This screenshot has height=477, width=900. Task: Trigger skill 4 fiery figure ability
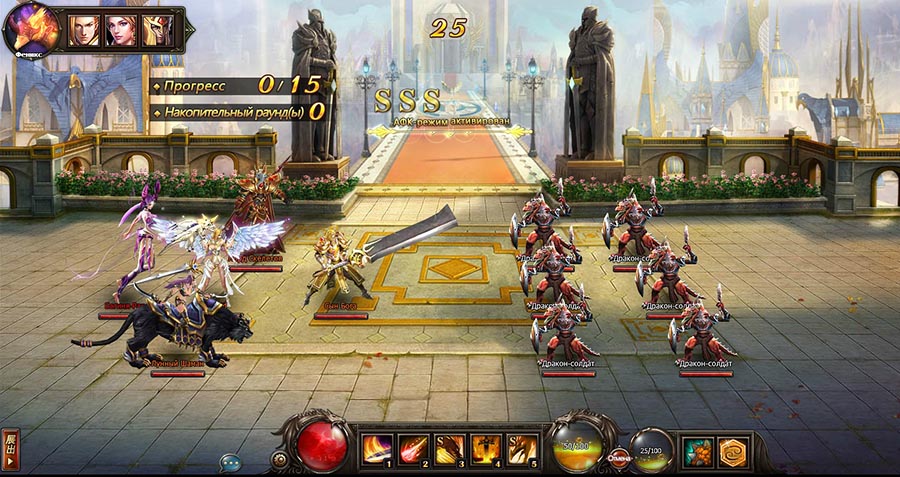tap(486, 449)
